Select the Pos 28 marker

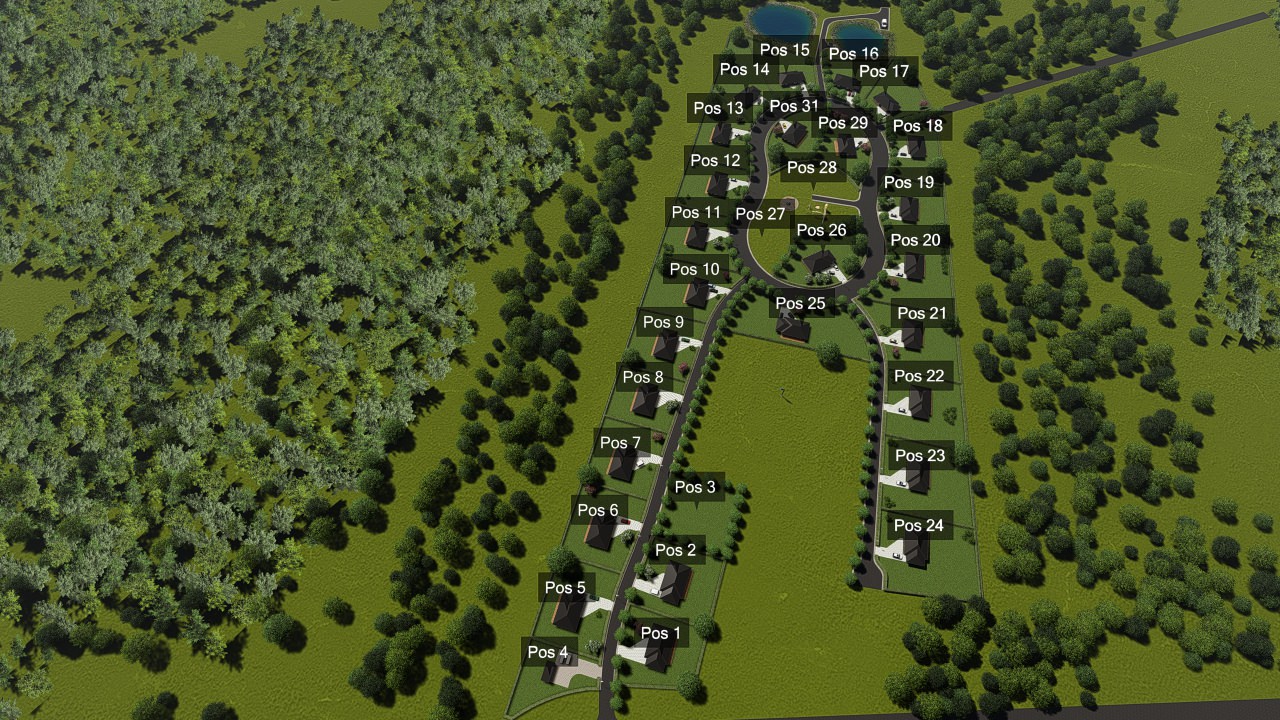click(812, 167)
